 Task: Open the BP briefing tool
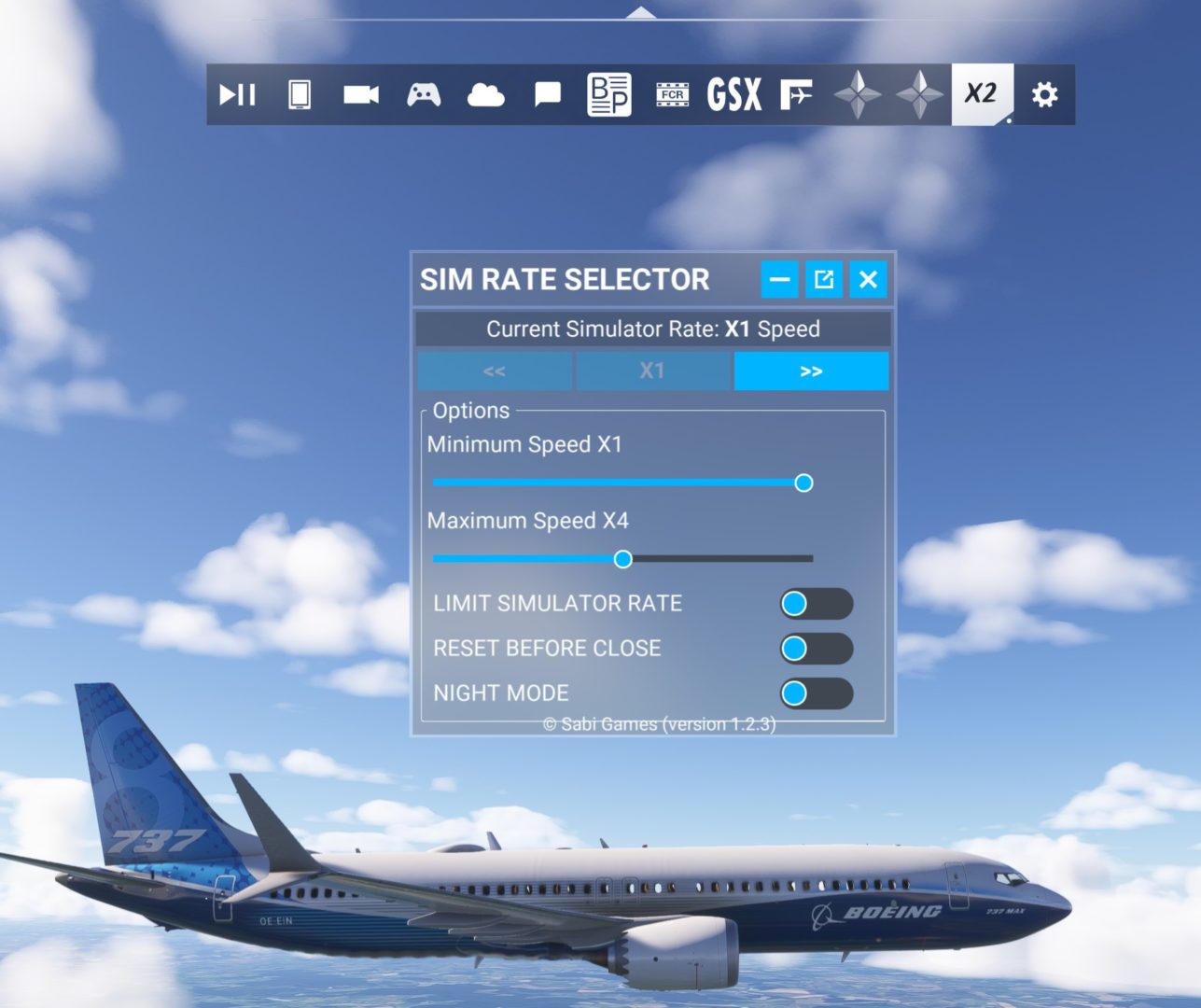click(608, 93)
